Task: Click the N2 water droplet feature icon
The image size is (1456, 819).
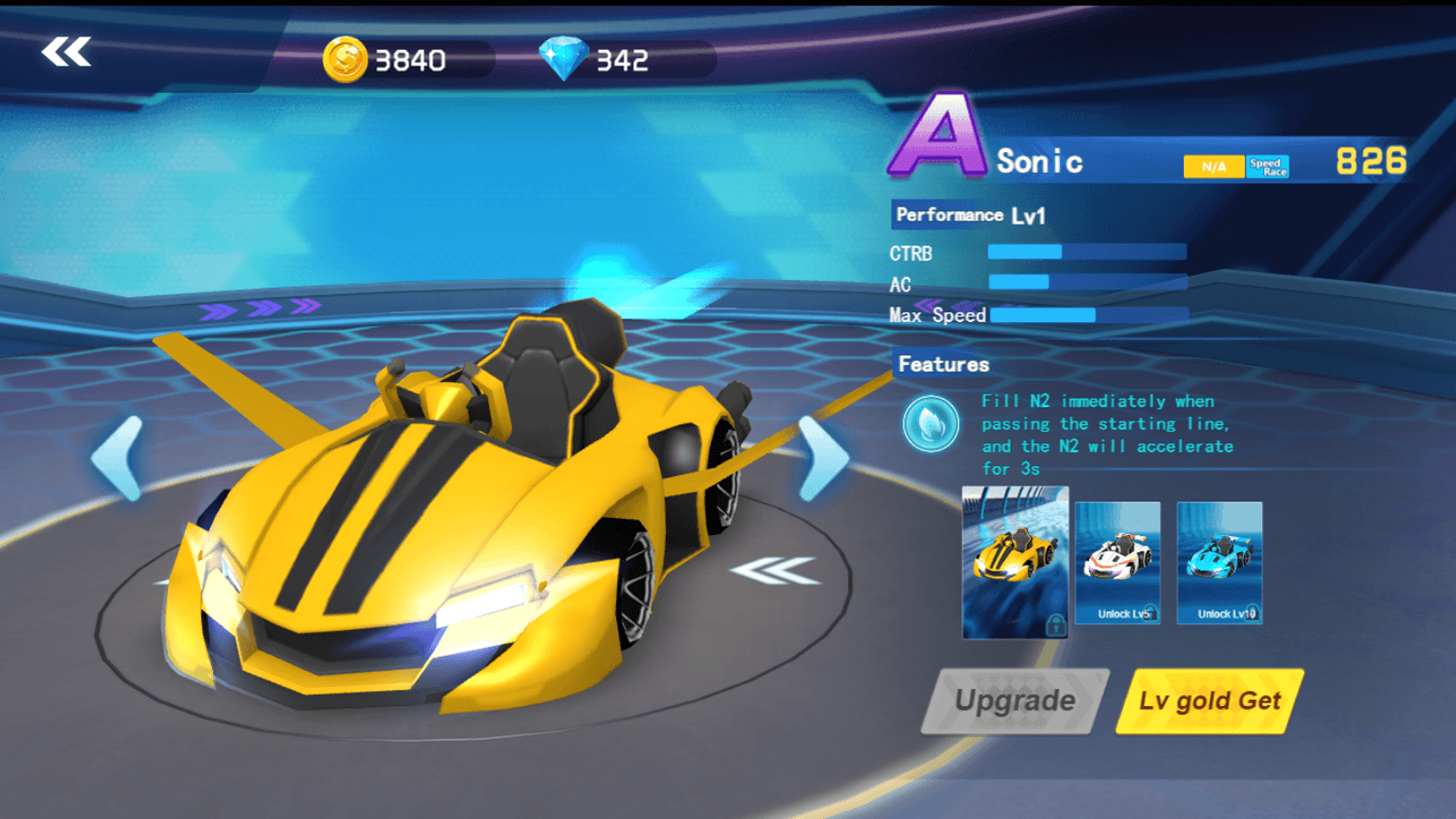Action: click(929, 424)
